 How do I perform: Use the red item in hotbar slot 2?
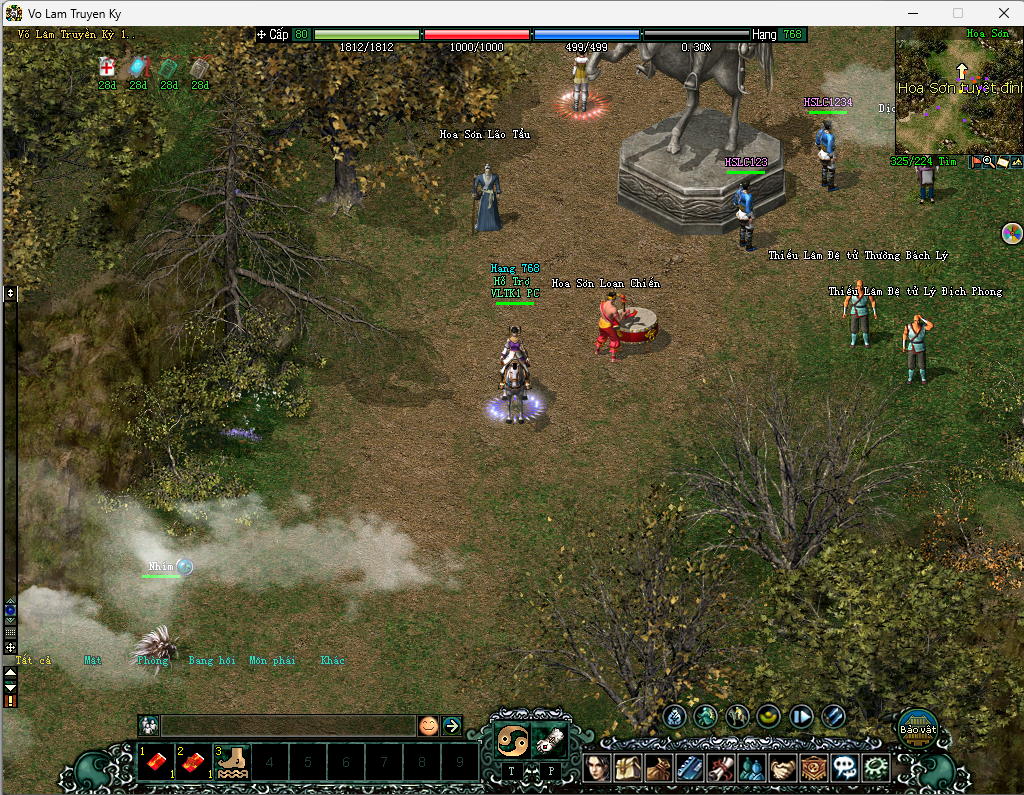click(195, 763)
